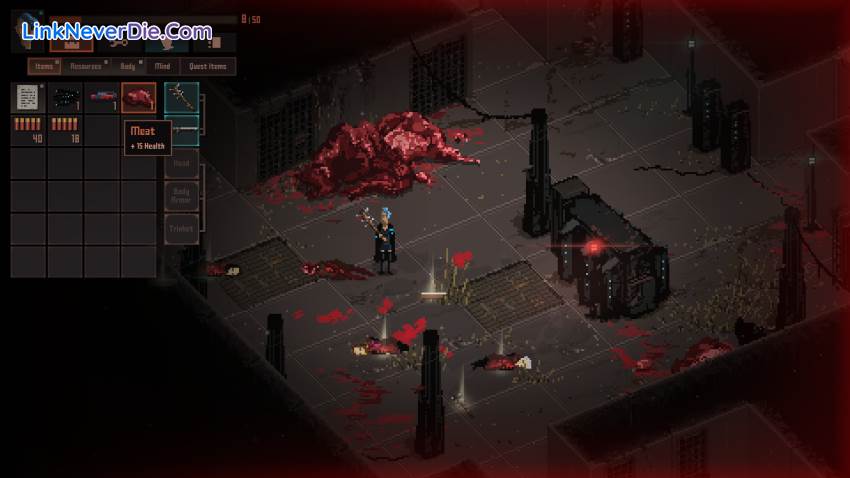Select the empty Head equipment slot

[x=181, y=163]
